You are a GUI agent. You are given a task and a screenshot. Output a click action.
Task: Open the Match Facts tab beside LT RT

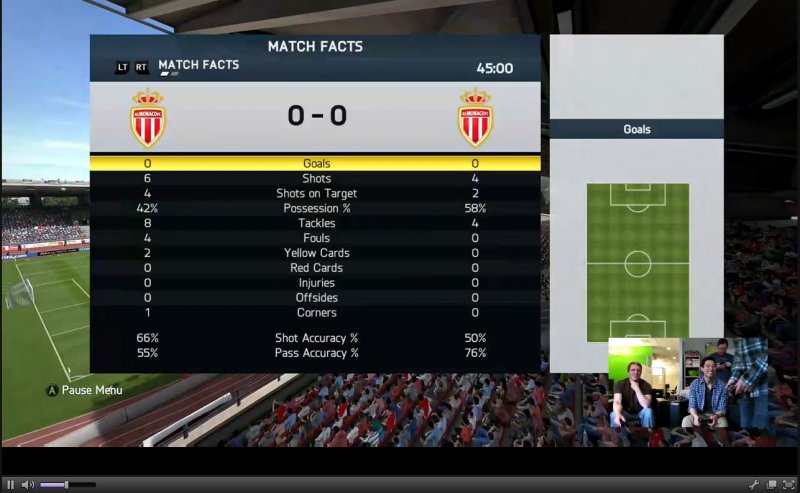click(198, 66)
